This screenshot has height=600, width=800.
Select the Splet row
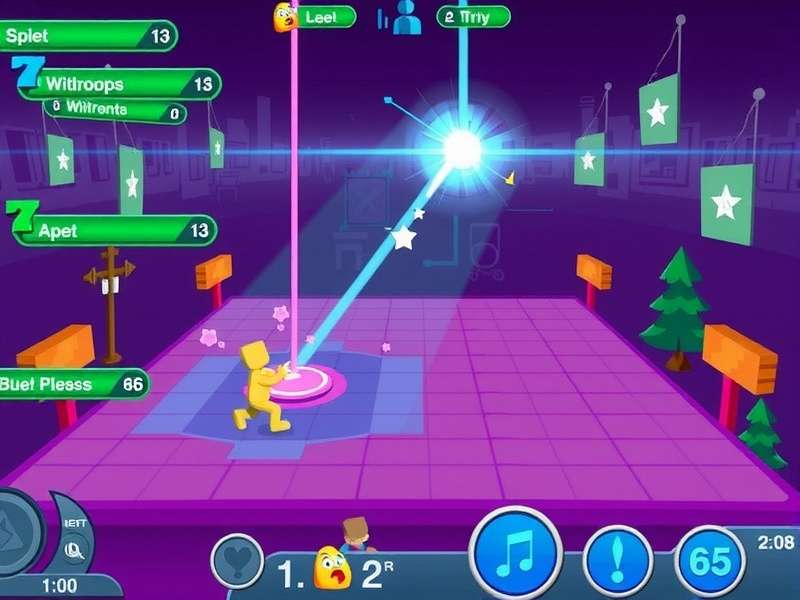coord(88,36)
